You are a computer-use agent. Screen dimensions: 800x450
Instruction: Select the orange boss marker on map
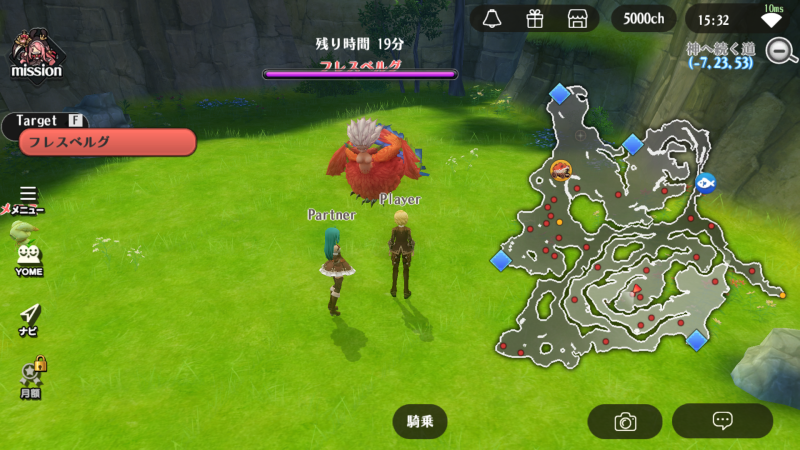click(561, 170)
